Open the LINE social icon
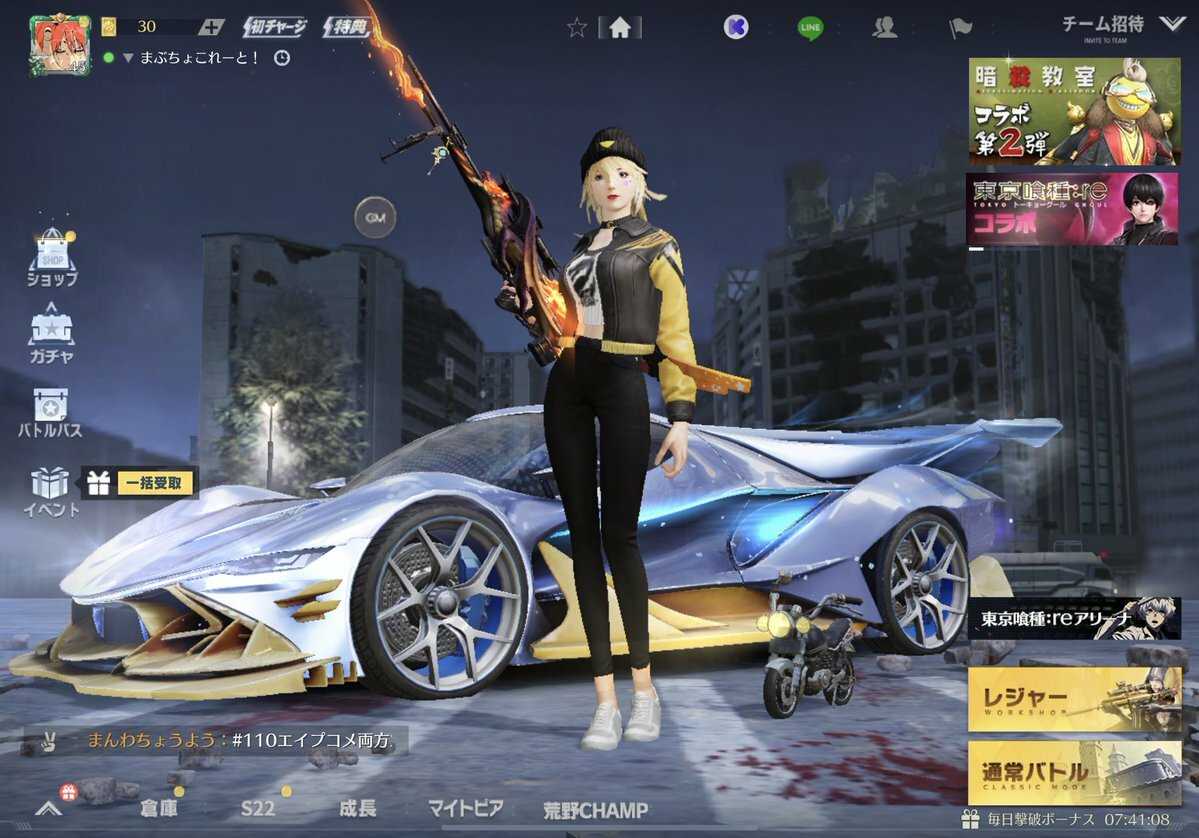1199x838 pixels. click(x=810, y=28)
